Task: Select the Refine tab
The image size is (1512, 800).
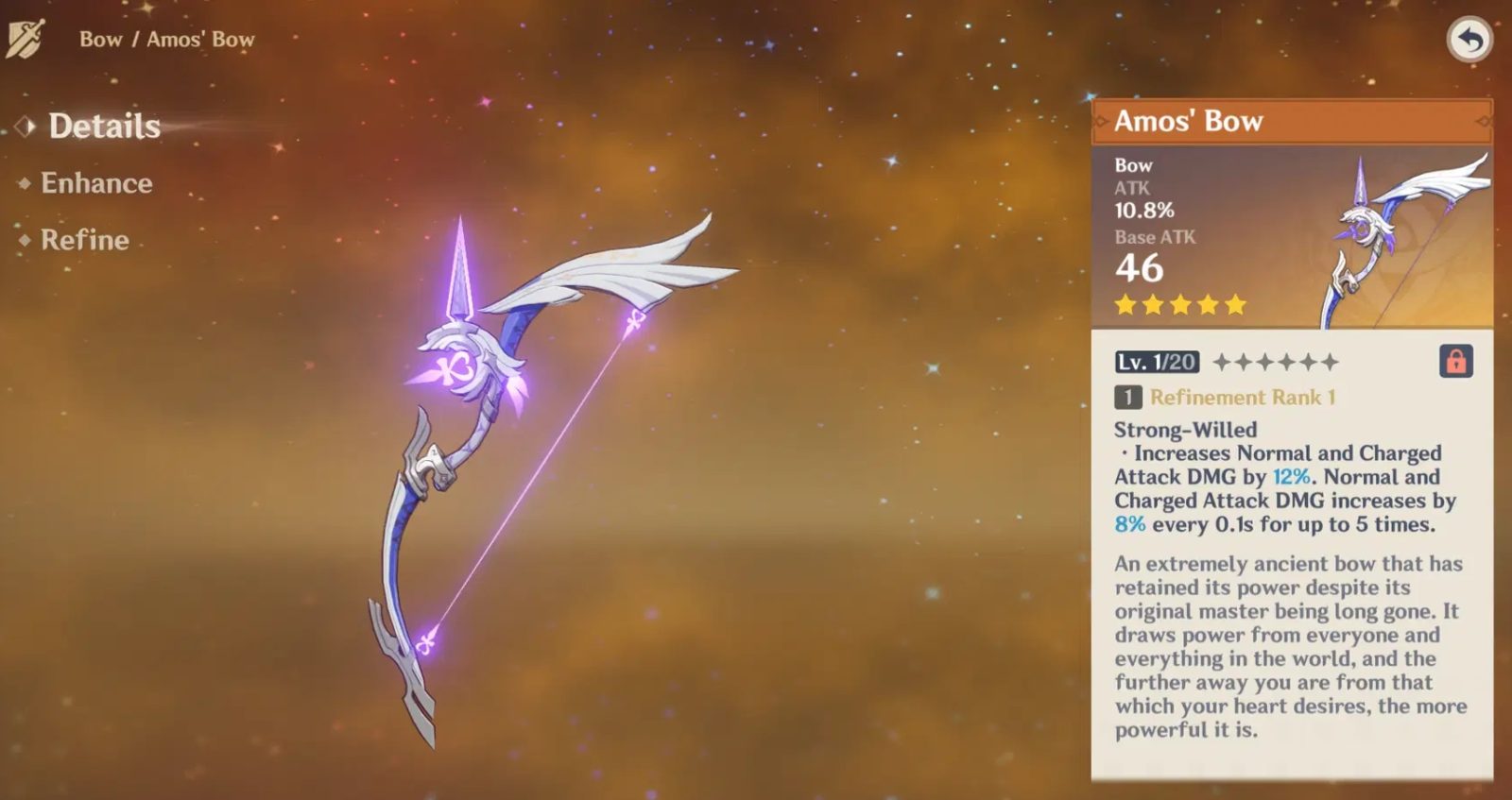Action: coord(85,240)
